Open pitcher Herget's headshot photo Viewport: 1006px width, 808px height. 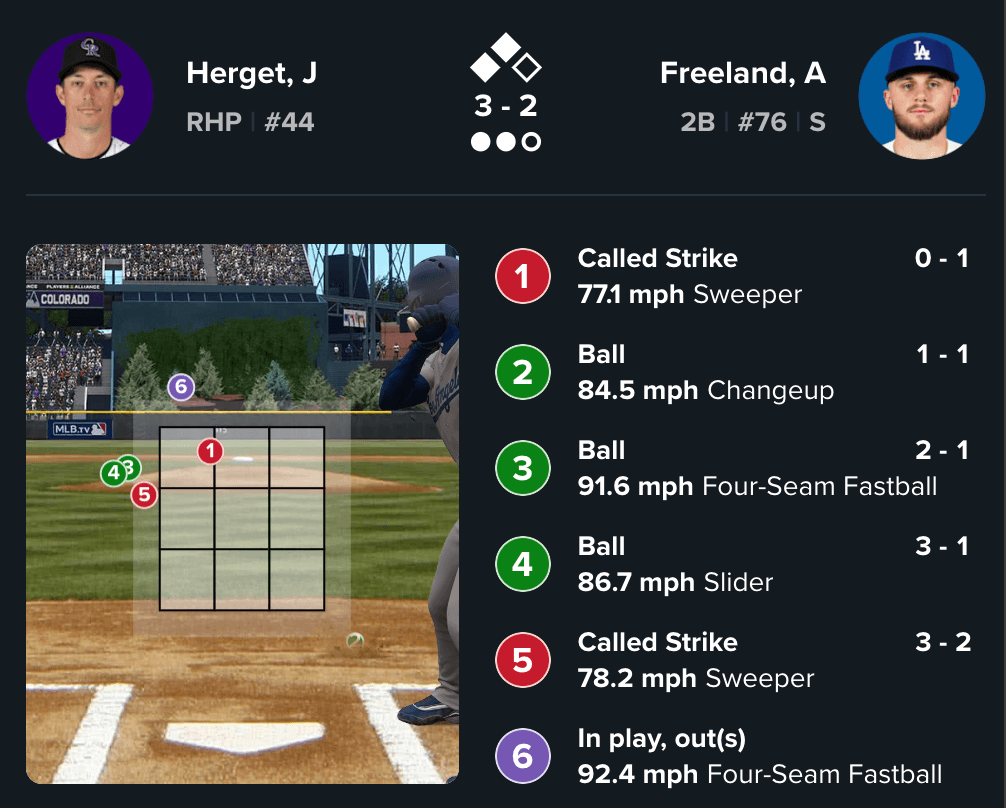[x=90, y=96]
